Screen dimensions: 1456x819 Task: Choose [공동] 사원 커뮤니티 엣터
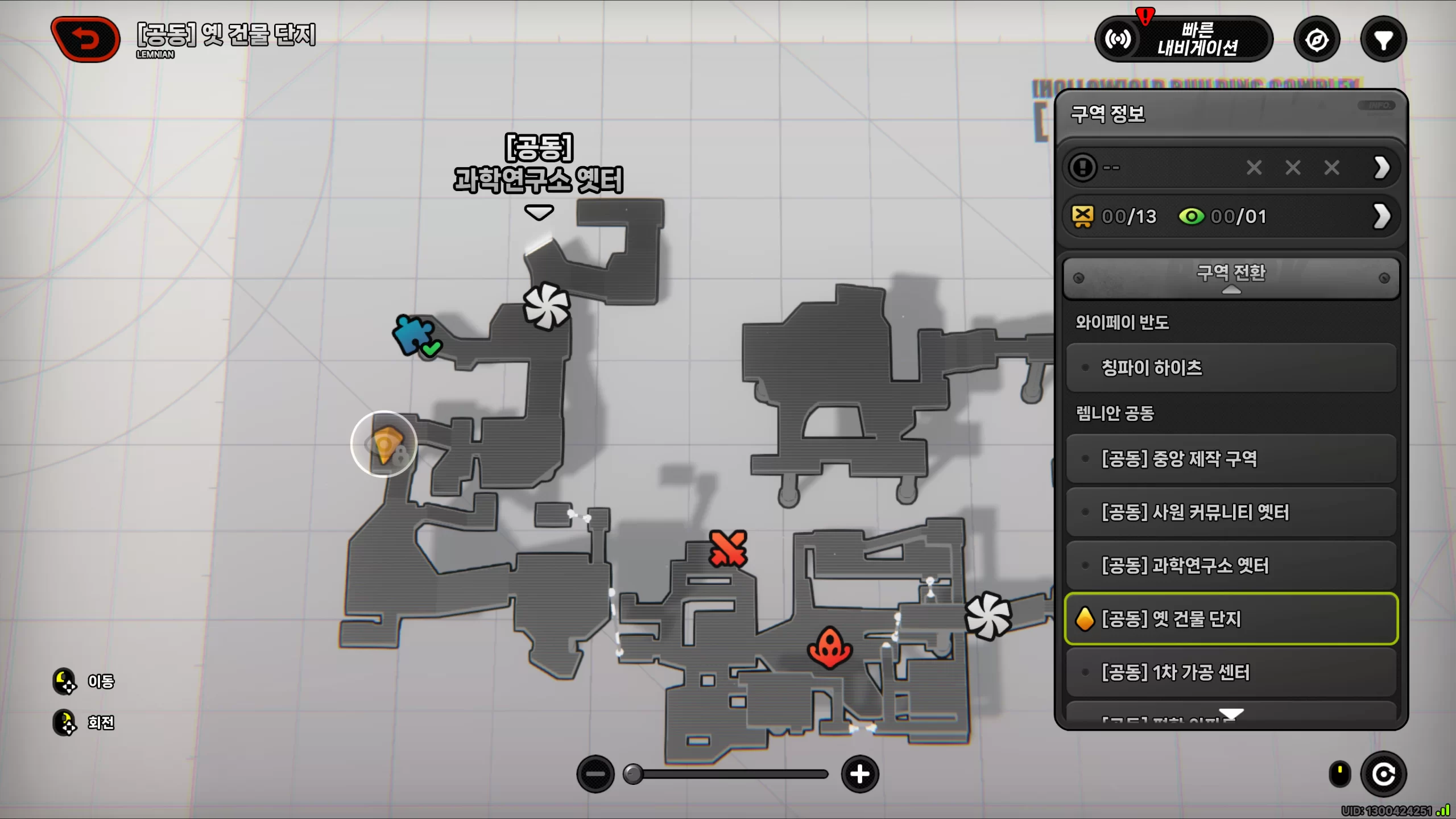click(1231, 512)
